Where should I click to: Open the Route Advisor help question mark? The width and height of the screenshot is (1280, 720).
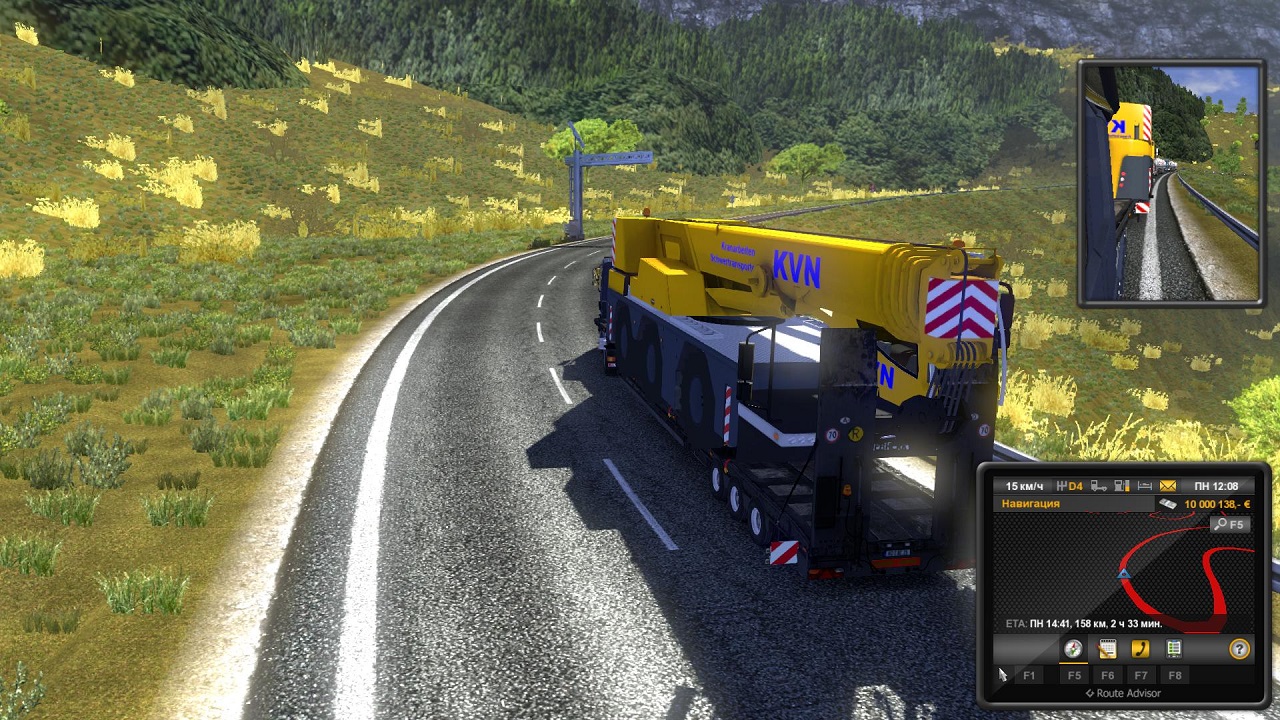(1239, 649)
